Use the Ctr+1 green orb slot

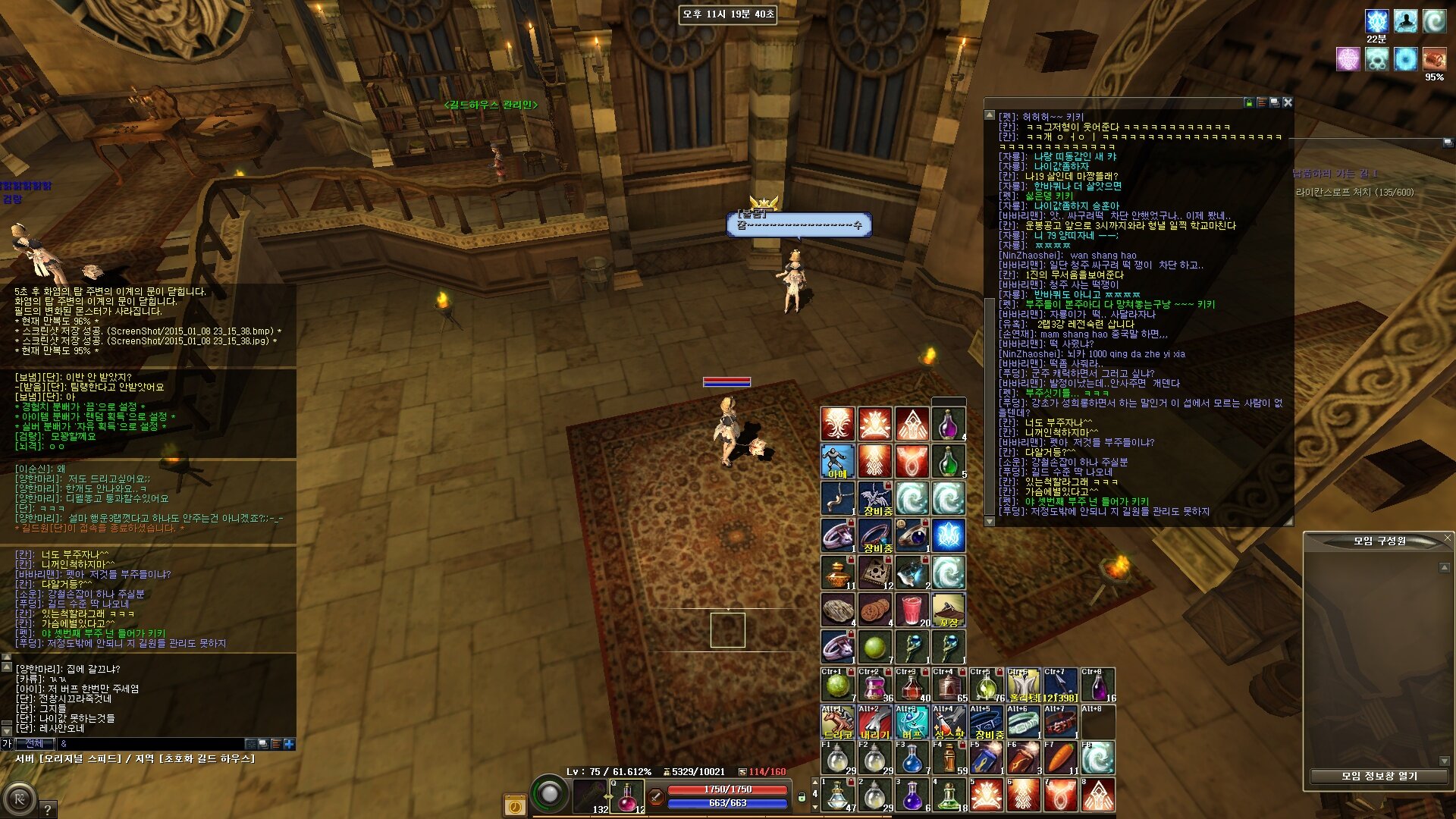837,685
